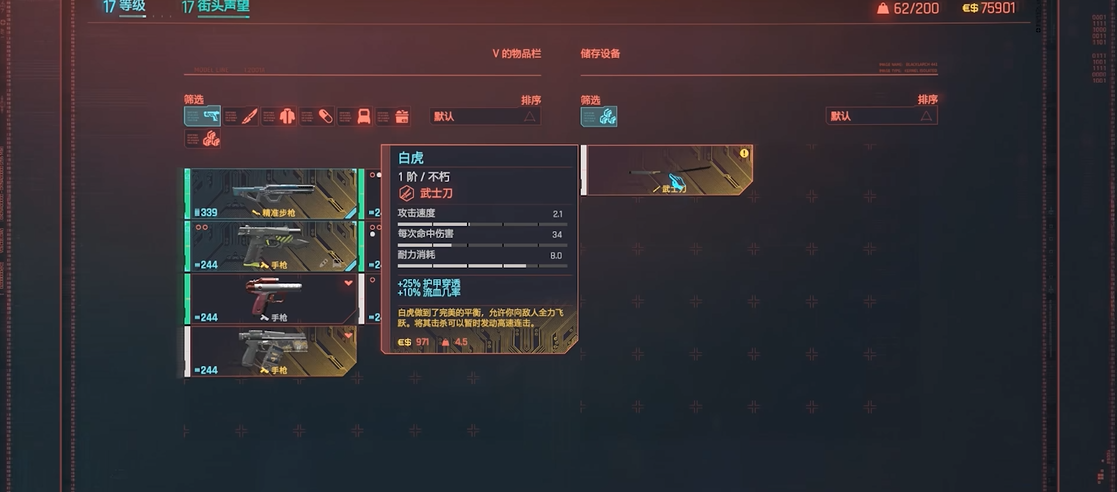Image resolution: width=1117 pixels, height=492 pixels.
Task: Choose the grey 手枪 pistol in the last row
Action: [x=272, y=351]
